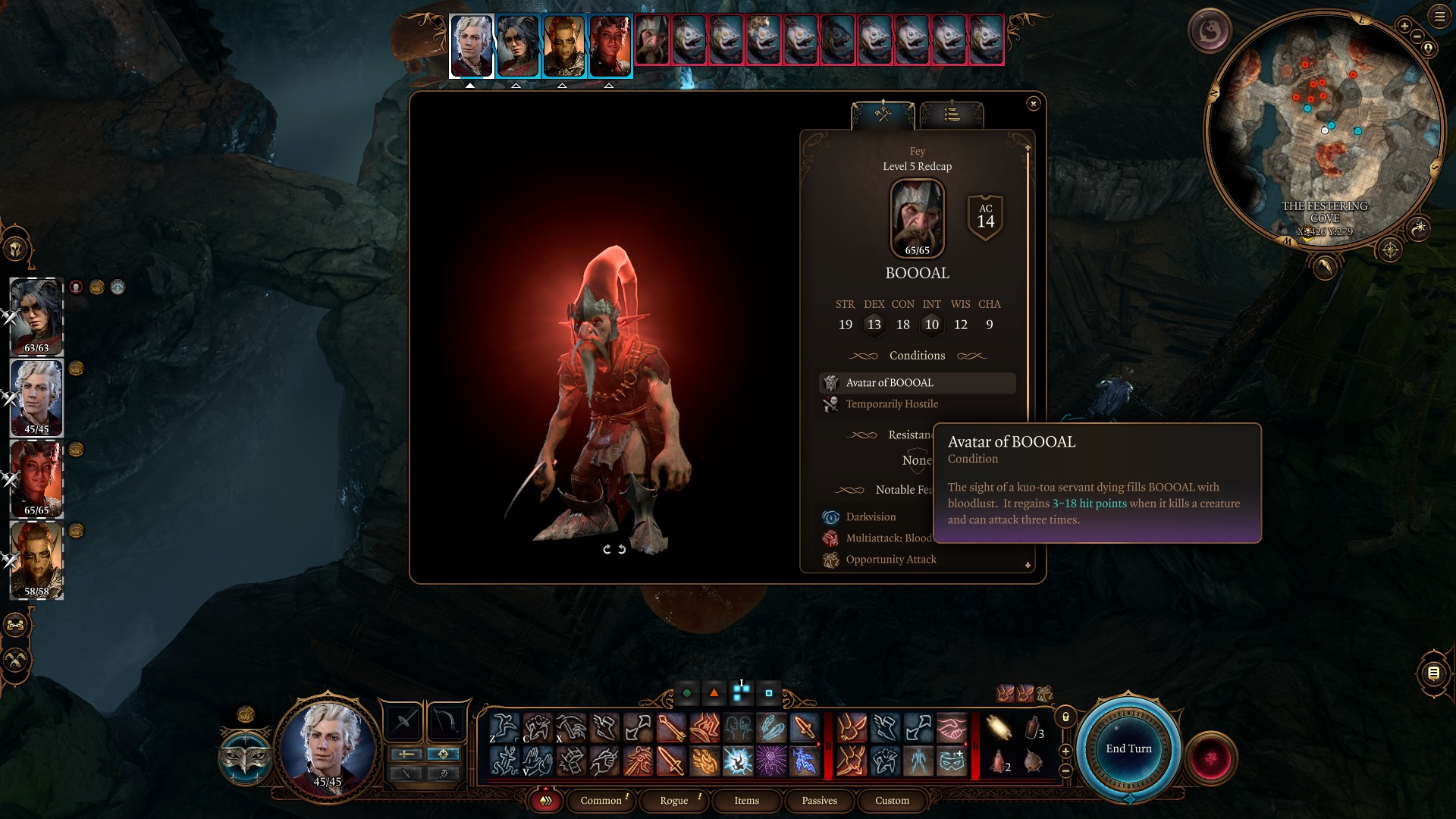Viewport: 1456px width, 819px height.
Task: Toggle group stealth mode below the portraits
Action: (x=14, y=660)
